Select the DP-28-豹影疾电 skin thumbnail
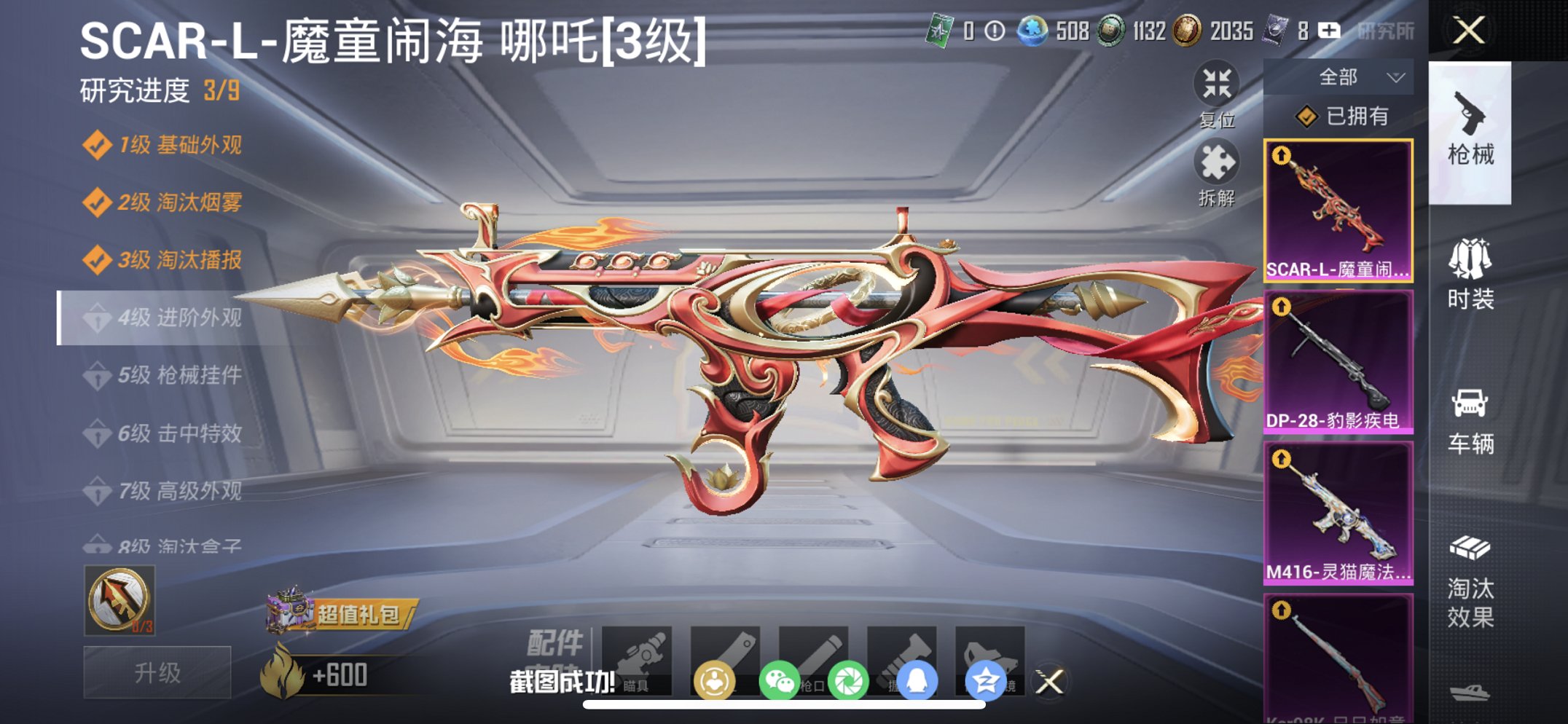 coord(1339,360)
